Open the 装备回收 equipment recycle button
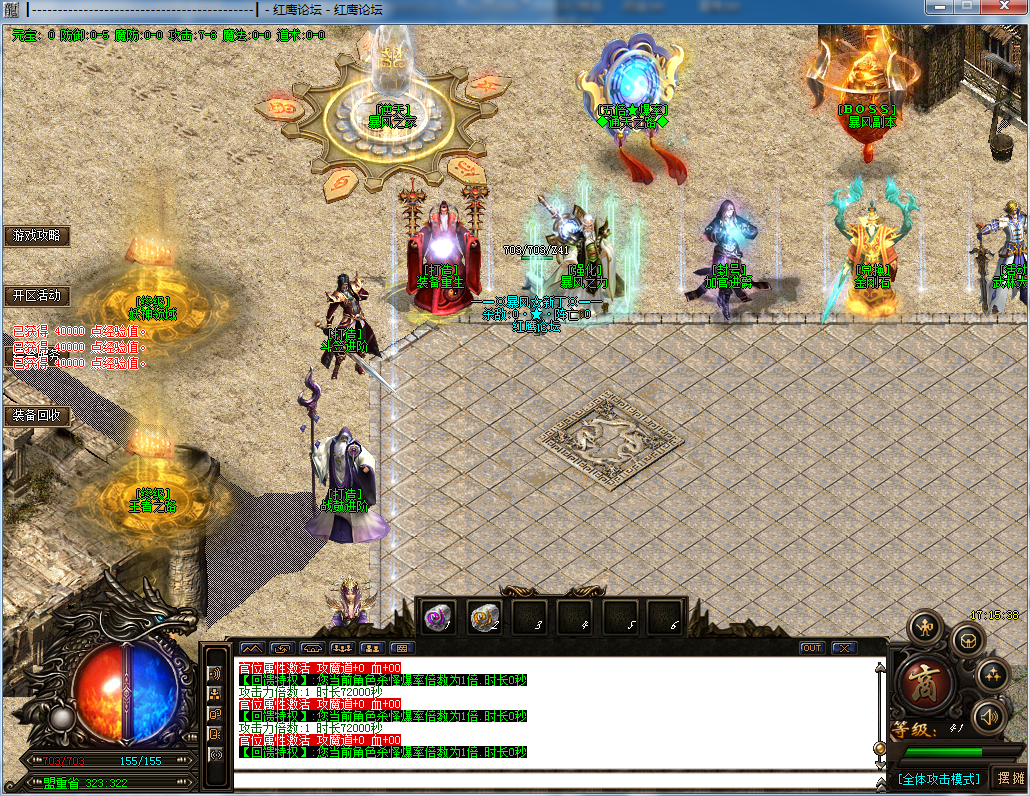 (x=37, y=415)
